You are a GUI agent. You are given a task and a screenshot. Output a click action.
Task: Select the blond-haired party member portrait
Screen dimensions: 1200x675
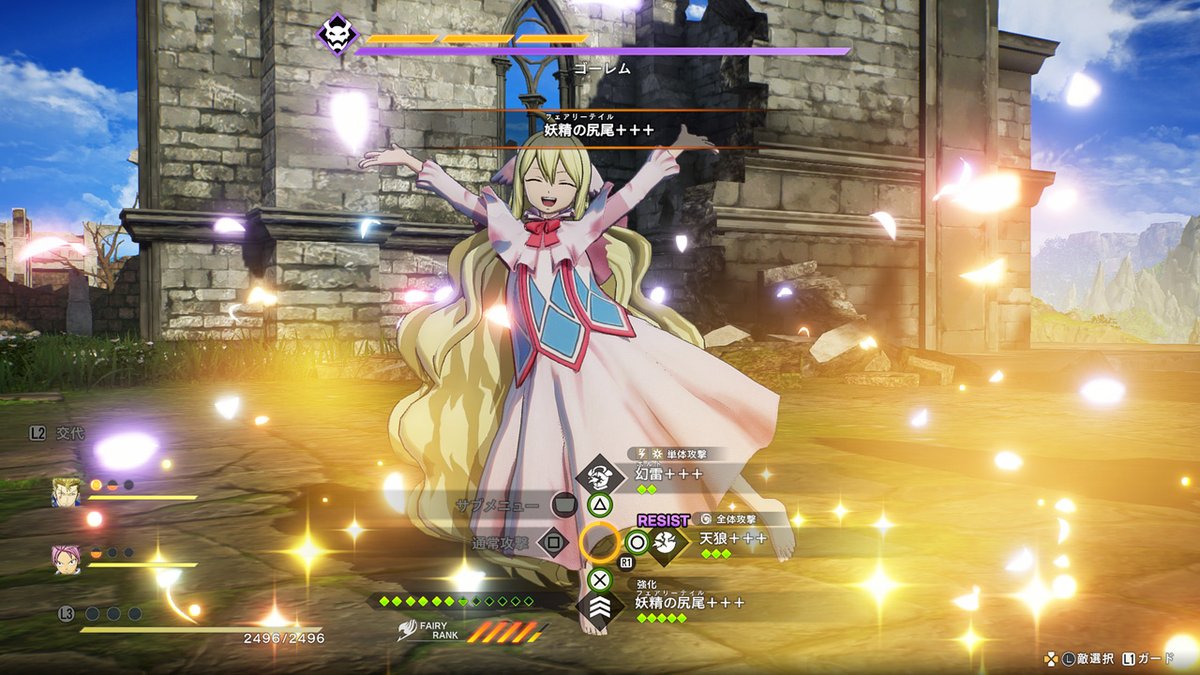(67, 492)
